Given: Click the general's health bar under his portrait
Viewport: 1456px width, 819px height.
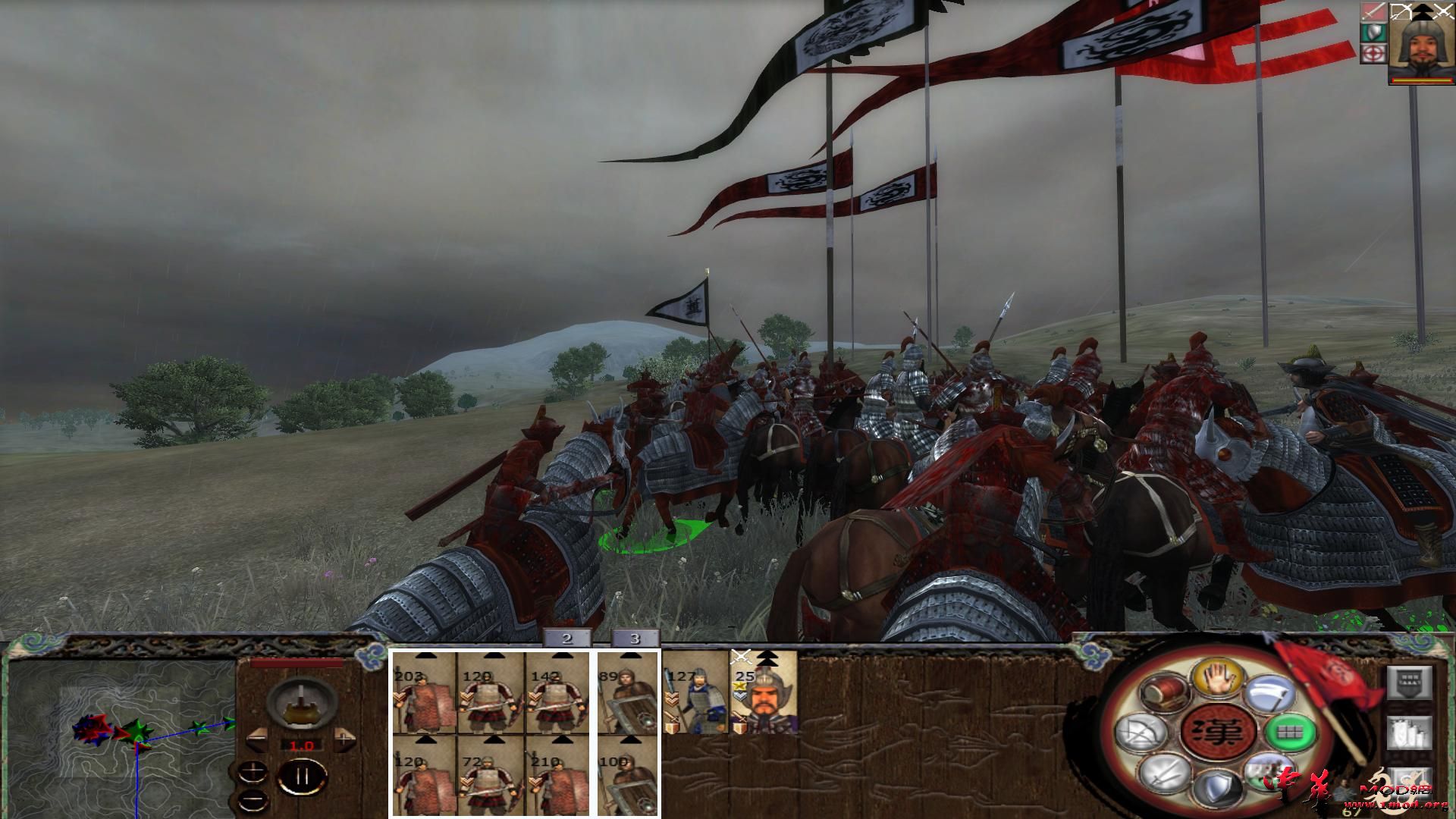Looking at the screenshot, I should (x=1422, y=80).
